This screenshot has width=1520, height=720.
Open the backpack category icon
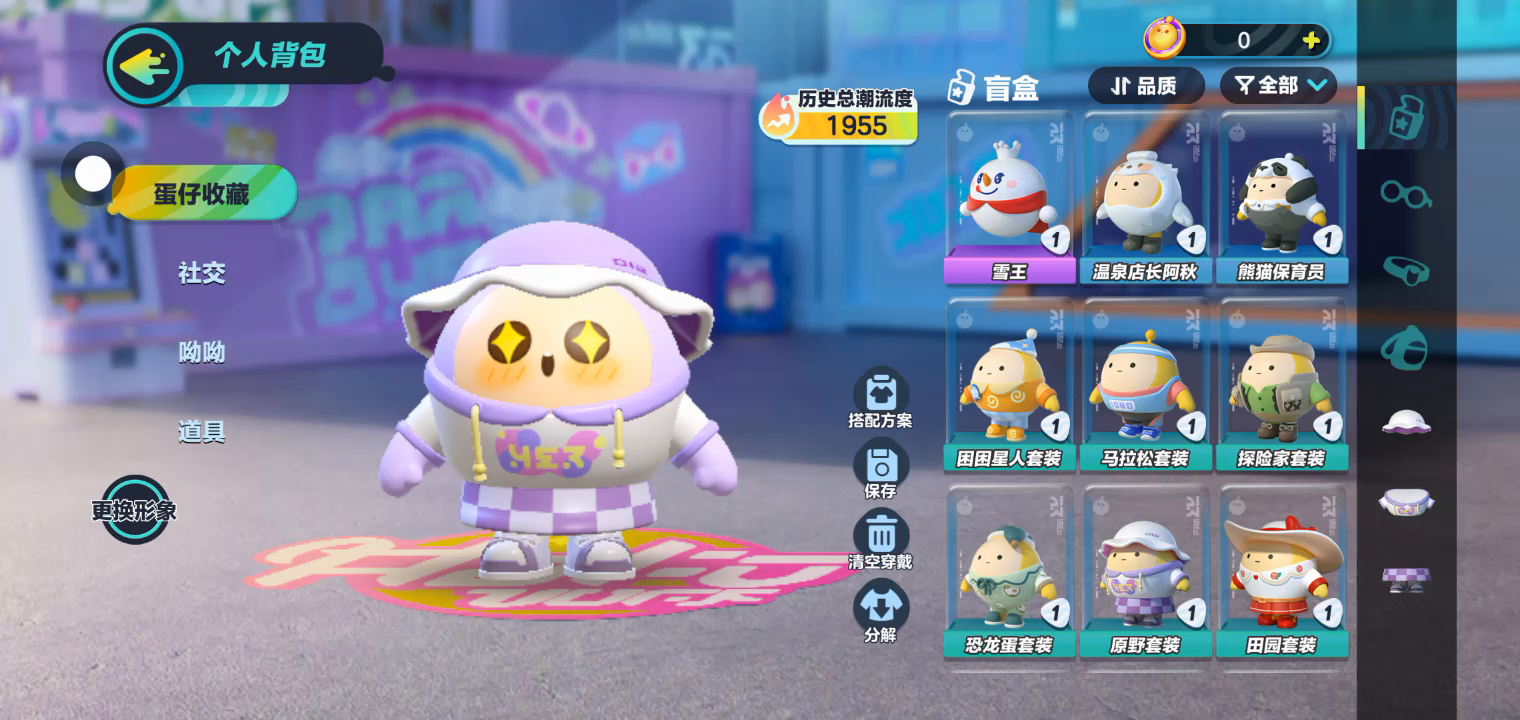point(1406,347)
